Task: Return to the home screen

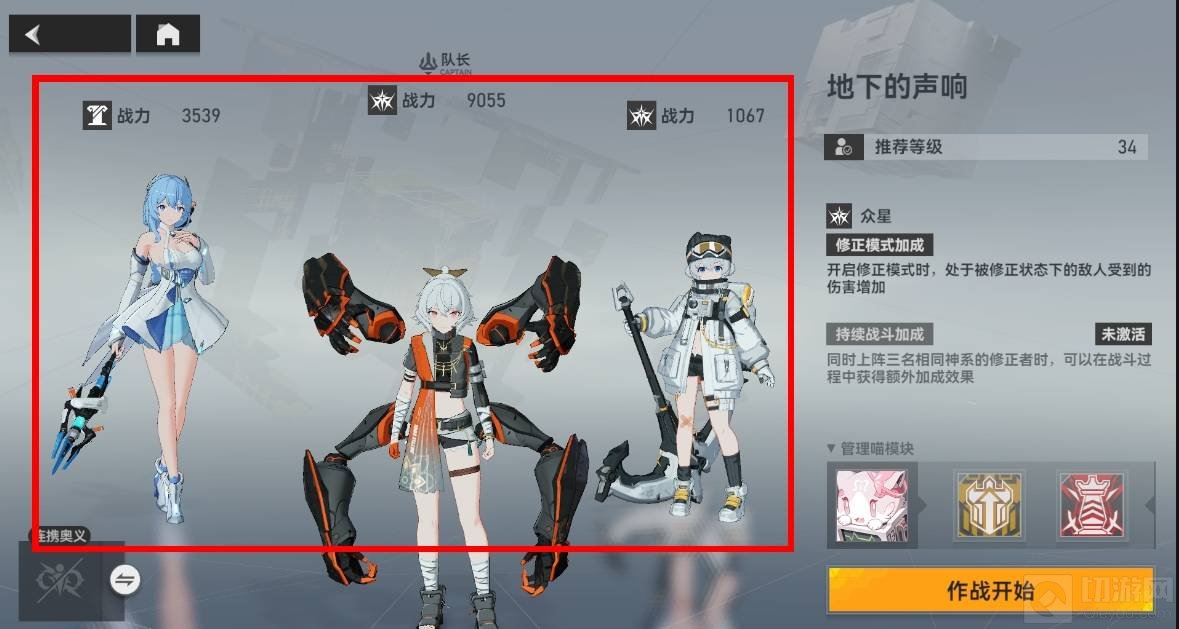Action: pos(168,35)
